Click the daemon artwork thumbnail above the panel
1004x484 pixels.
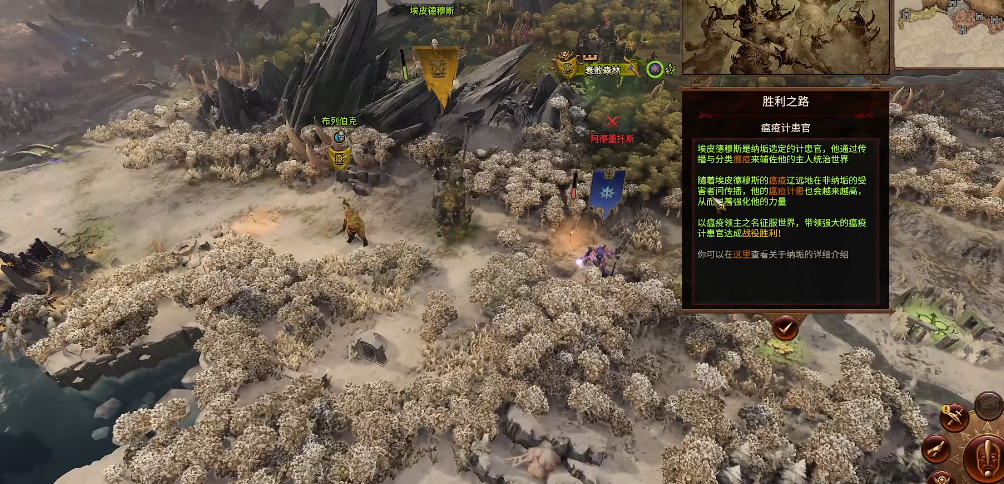click(784, 36)
